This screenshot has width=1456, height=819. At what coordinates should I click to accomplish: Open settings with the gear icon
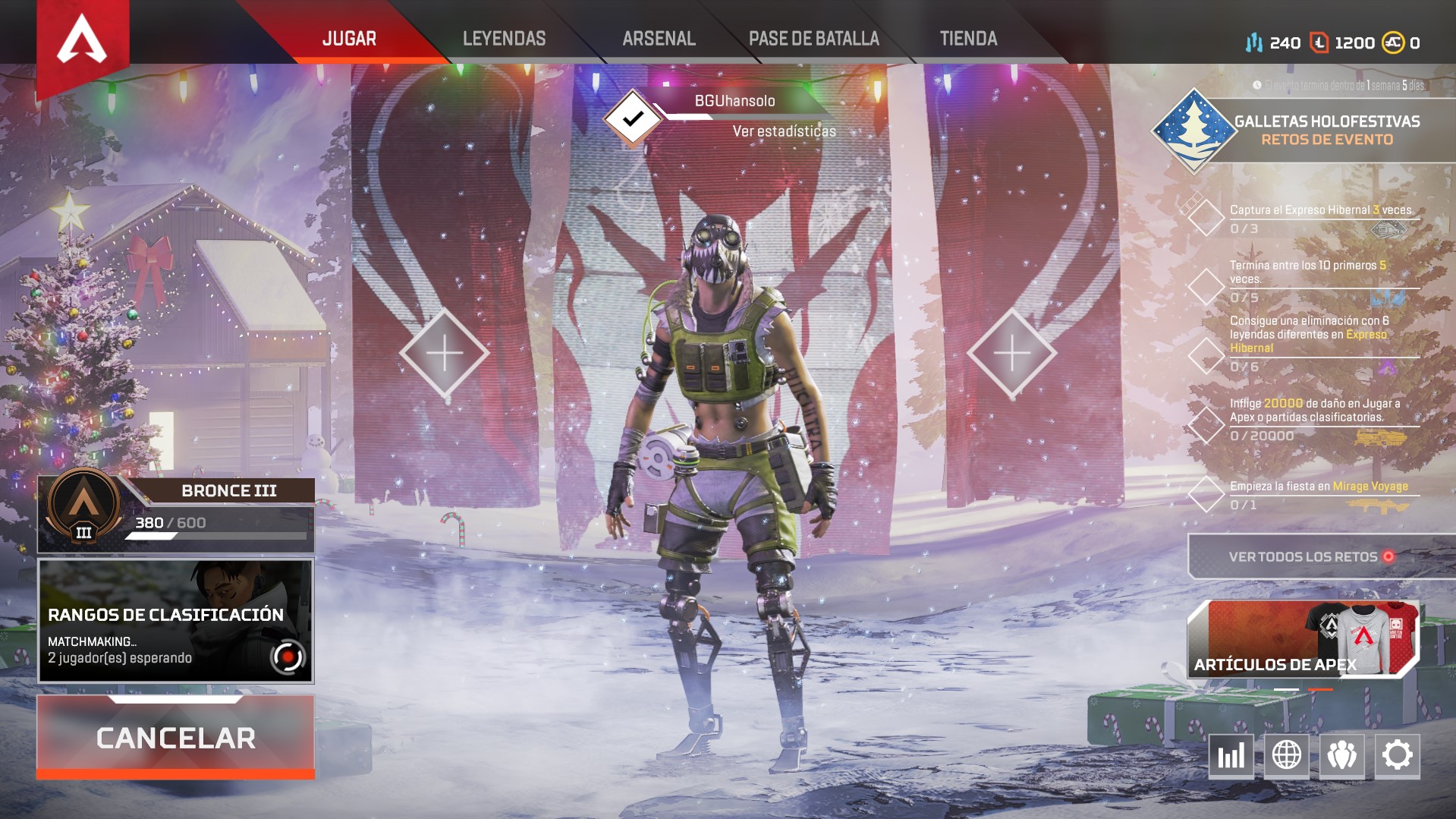[x=1397, y=755]
